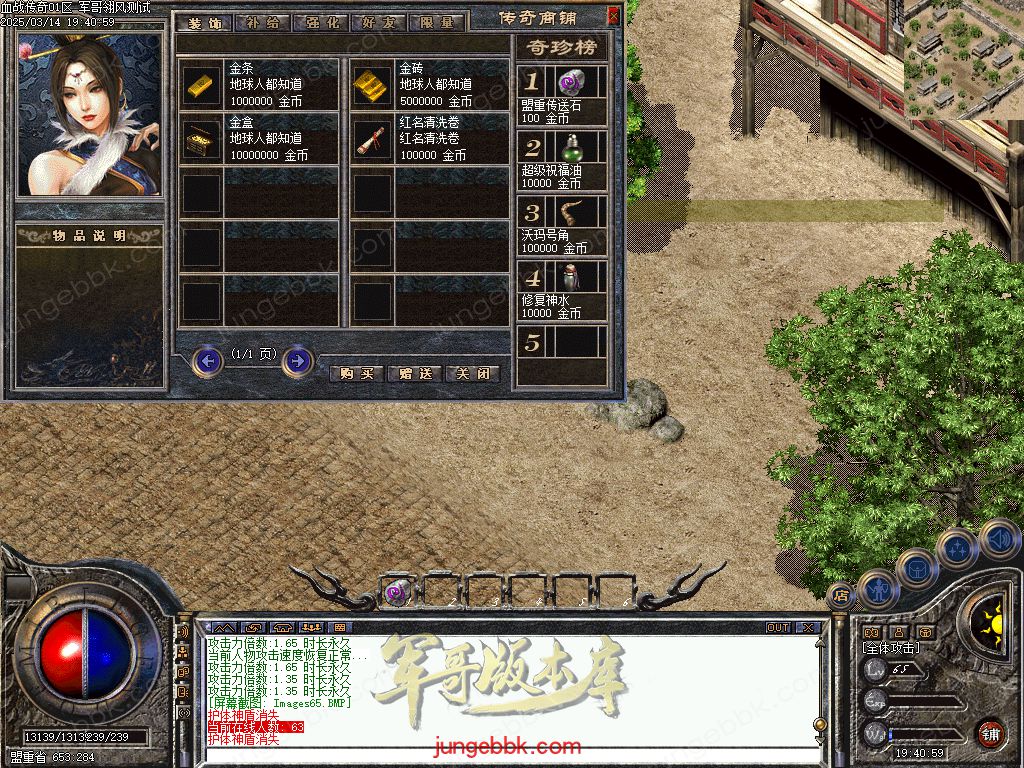Pick the 红名清洗卷 scroll item
Screen dimensions: 1024x768
tap(373, 141)
